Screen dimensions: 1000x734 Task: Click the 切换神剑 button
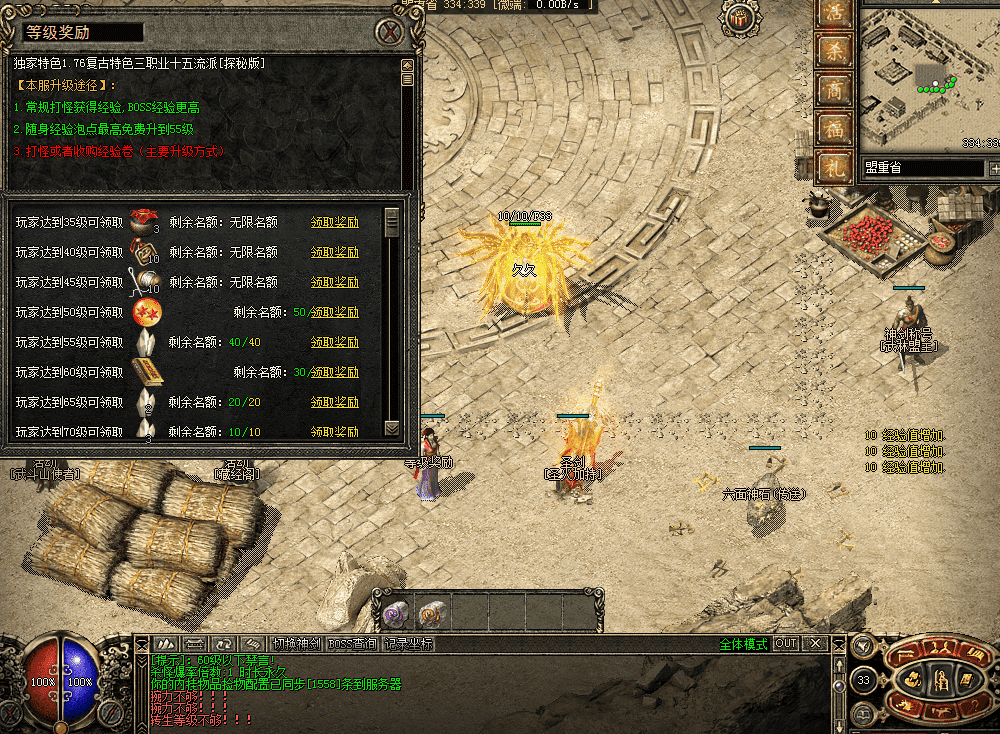[297, 644]
